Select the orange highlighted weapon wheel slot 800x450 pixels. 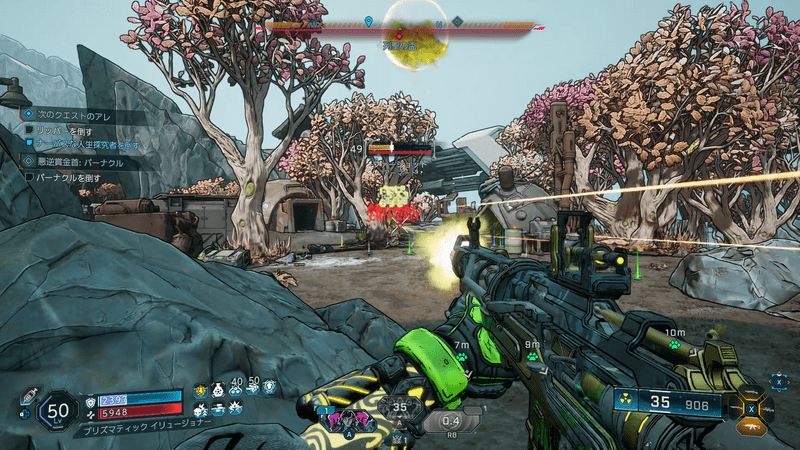pyautogui.click(x=750, y=425)
